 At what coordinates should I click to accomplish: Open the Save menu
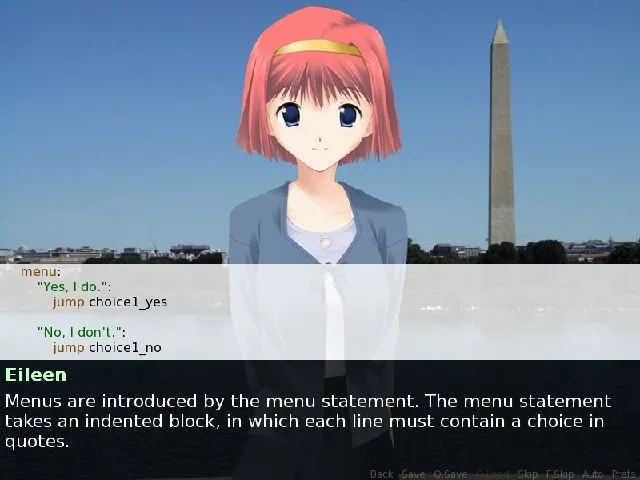click(412, 473)
